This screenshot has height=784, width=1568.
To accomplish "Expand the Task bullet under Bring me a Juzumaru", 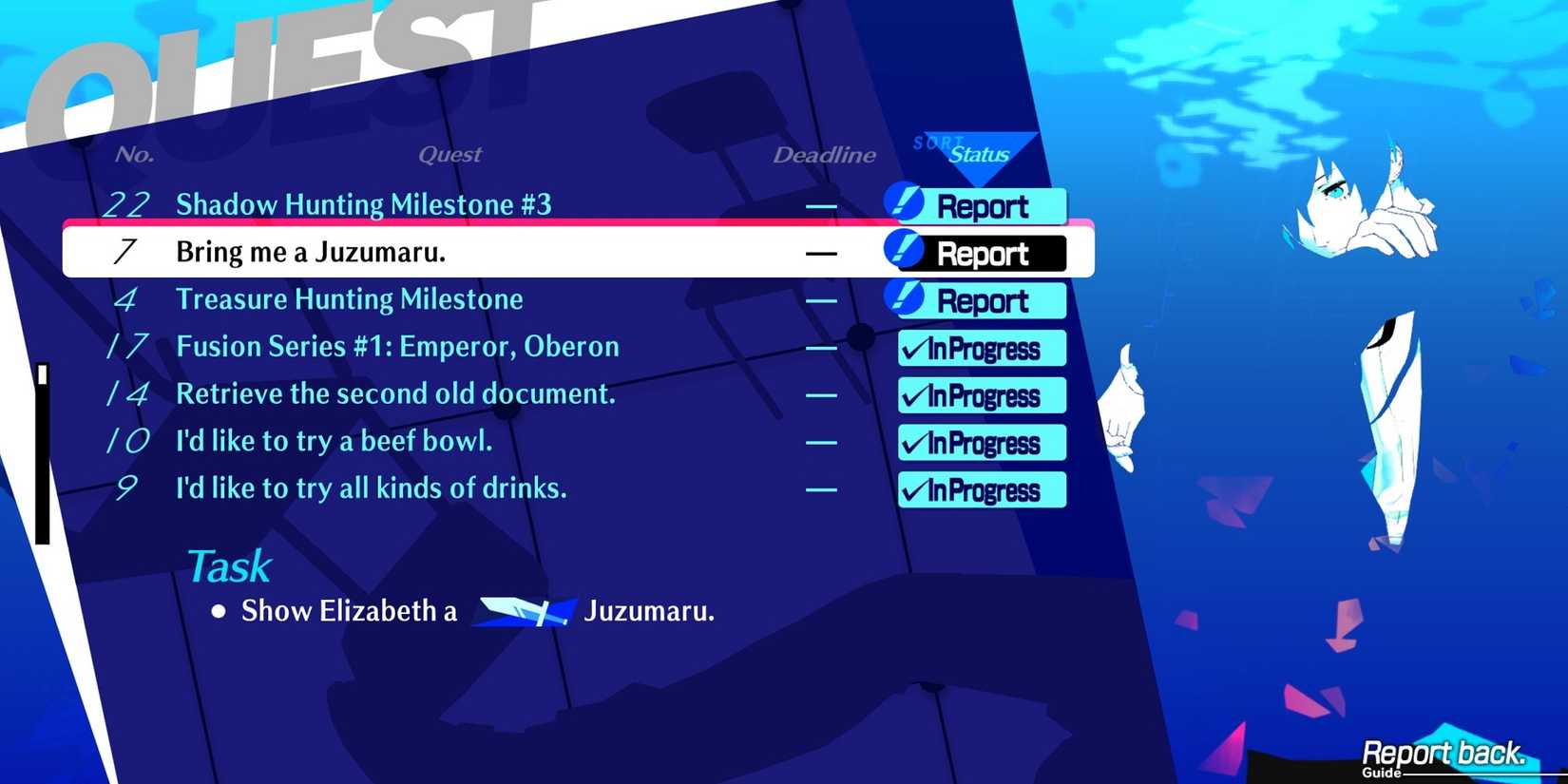I will click(x=219, y=611).
